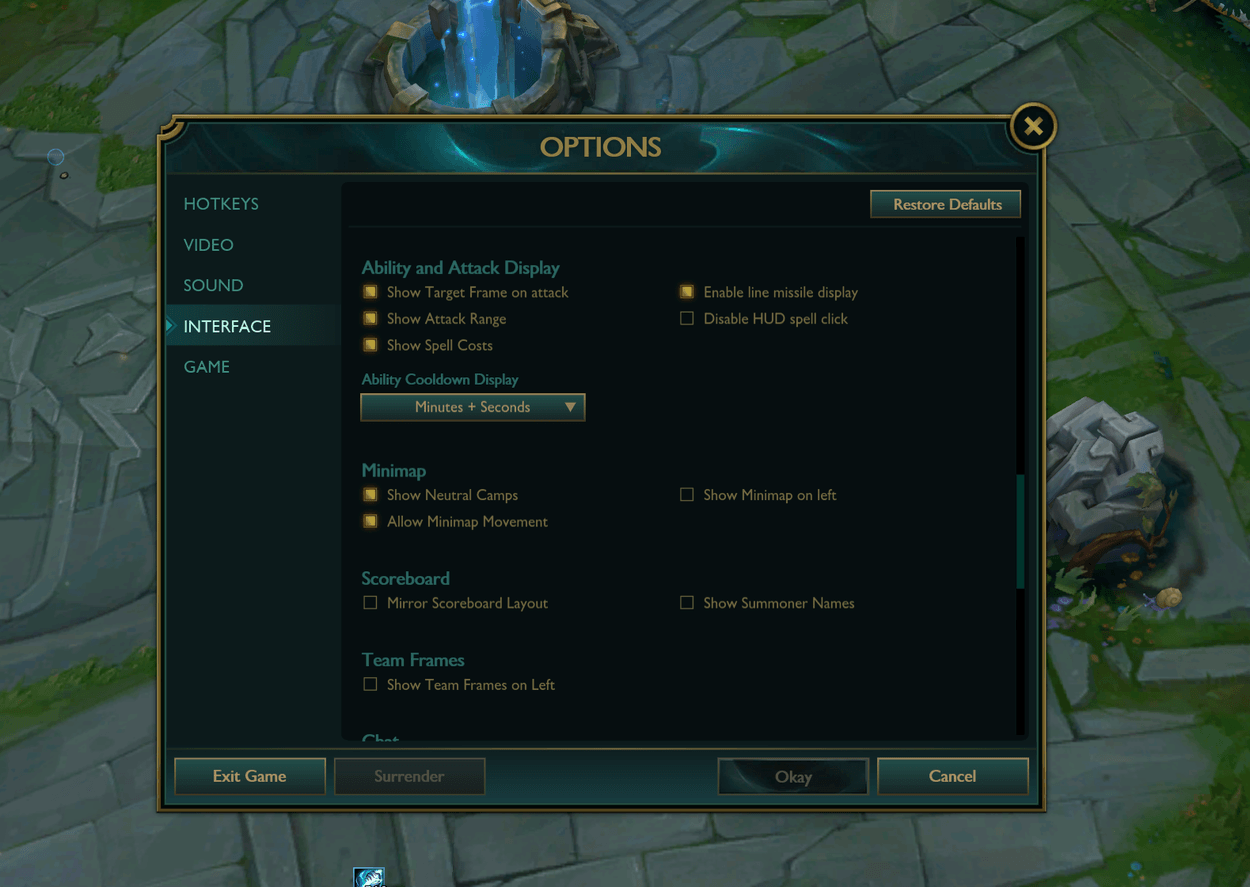Select the Interface settings section
Viewport: 1250px width, 887px height.
click(227, 327)
